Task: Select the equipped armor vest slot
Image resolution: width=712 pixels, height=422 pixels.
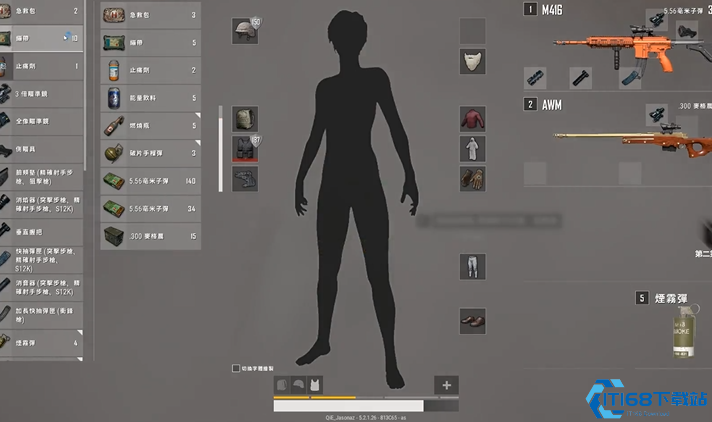Action: point(245,149)
